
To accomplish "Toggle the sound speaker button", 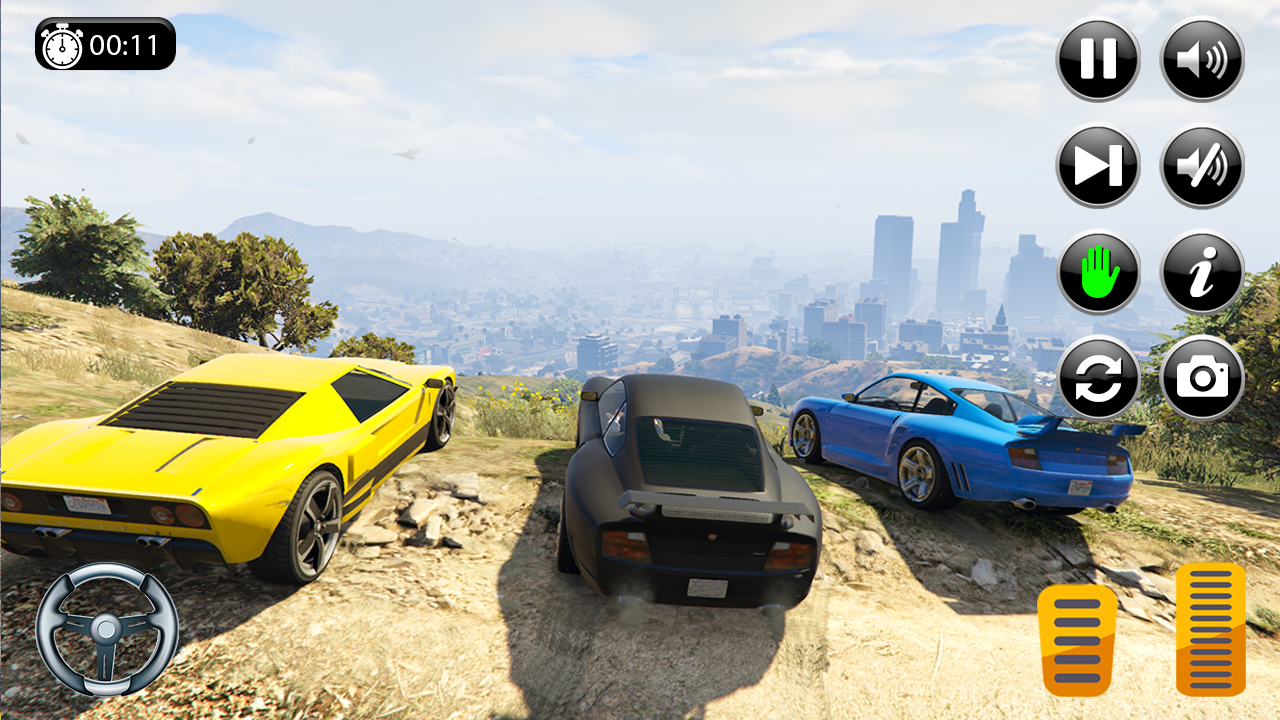I will point(1201,60).
